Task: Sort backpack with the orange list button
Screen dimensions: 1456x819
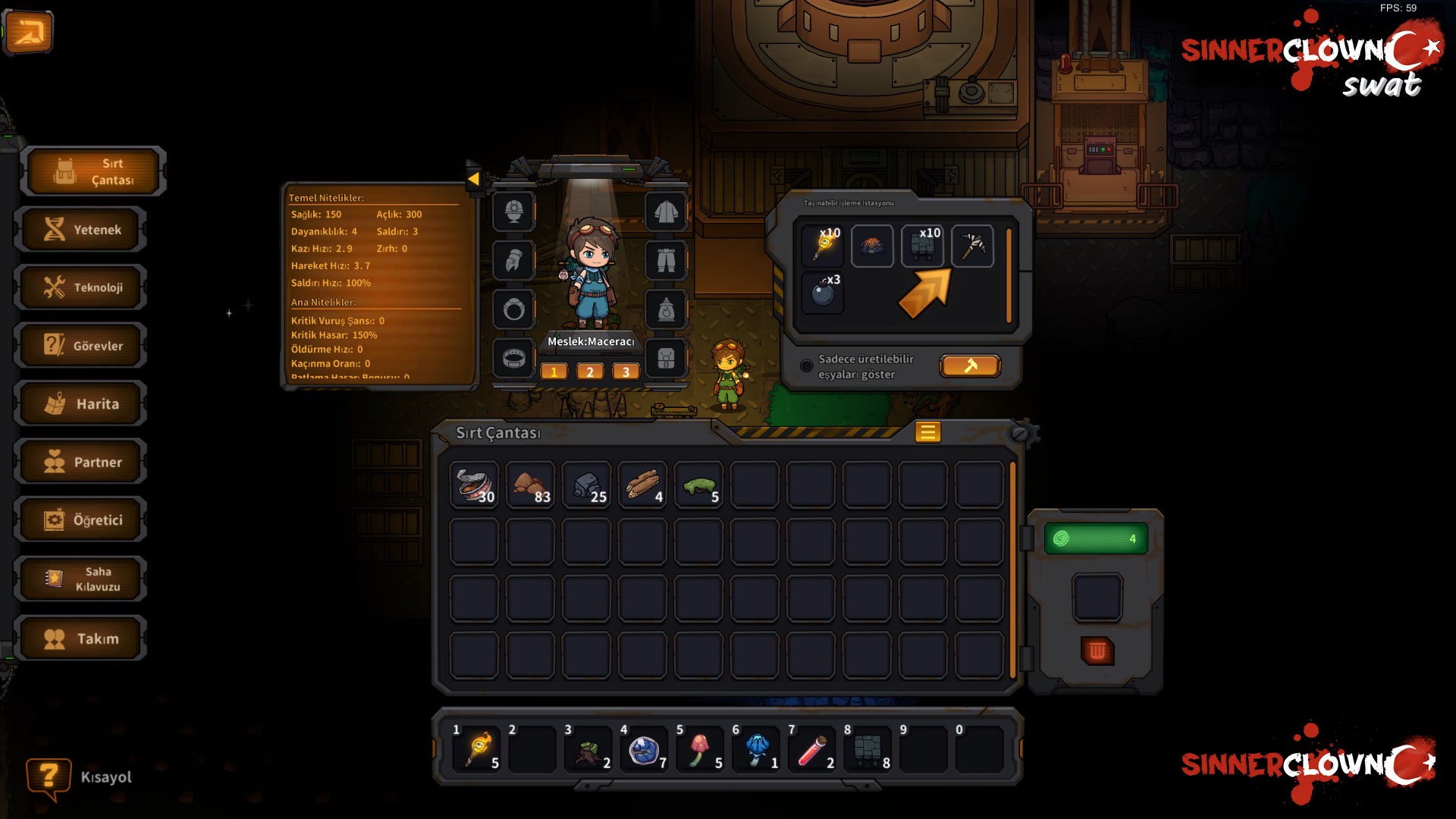Action: [x=927, y=432]
